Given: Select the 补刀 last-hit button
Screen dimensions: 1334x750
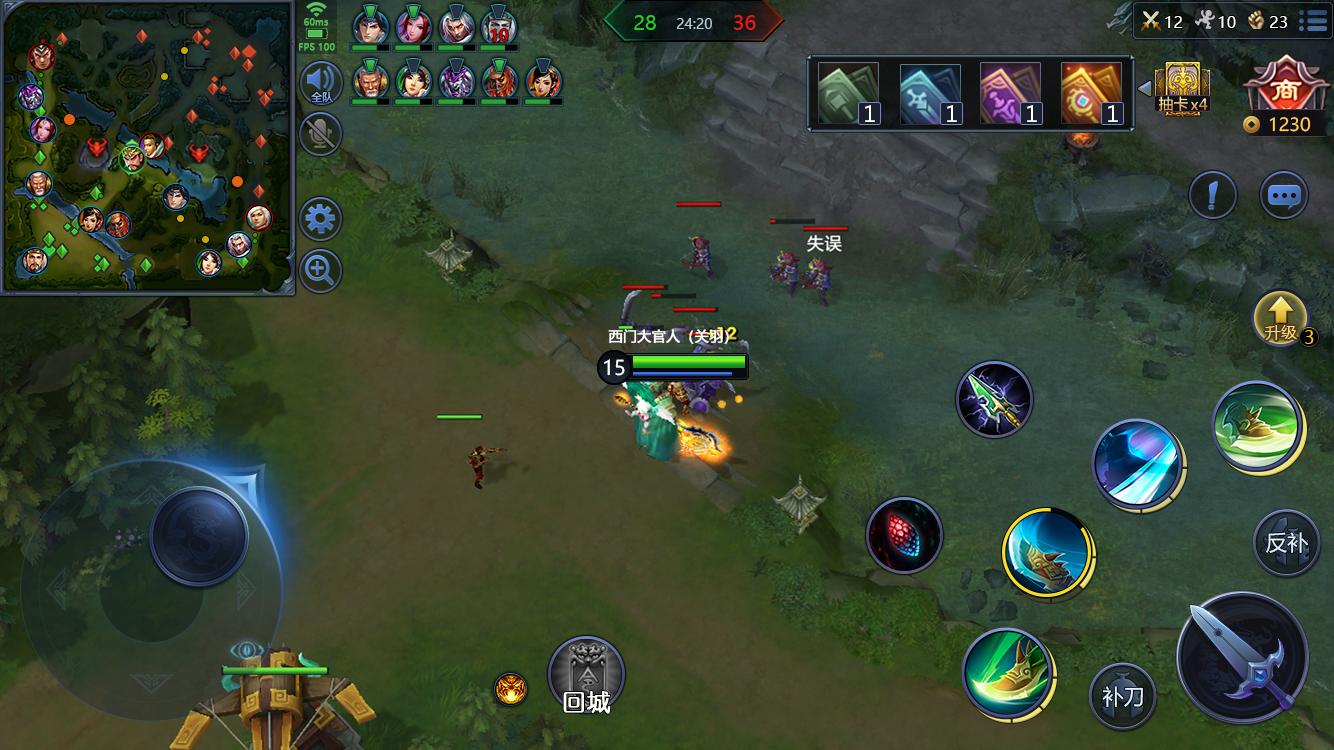Looking at the screenshot, I should [1122, 695].
